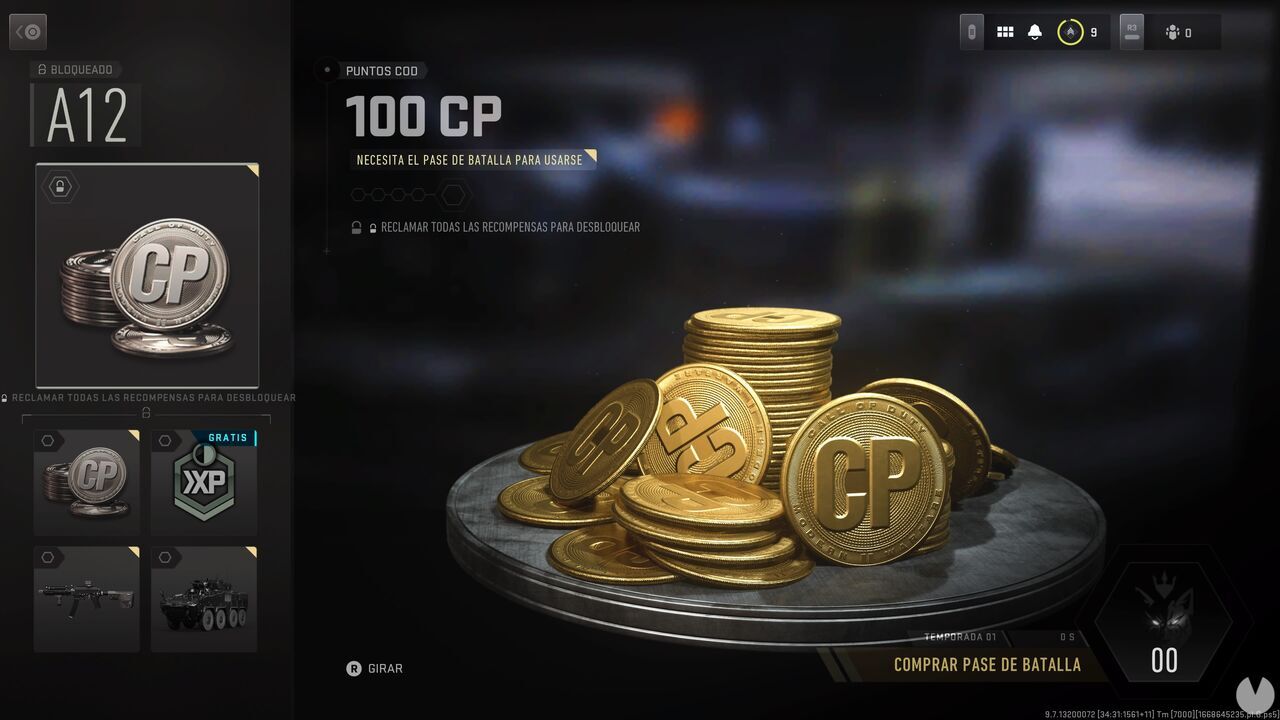Click the back navigation icon top left
The height and width of the screenshot is (720, 1280).
point(28,31)
